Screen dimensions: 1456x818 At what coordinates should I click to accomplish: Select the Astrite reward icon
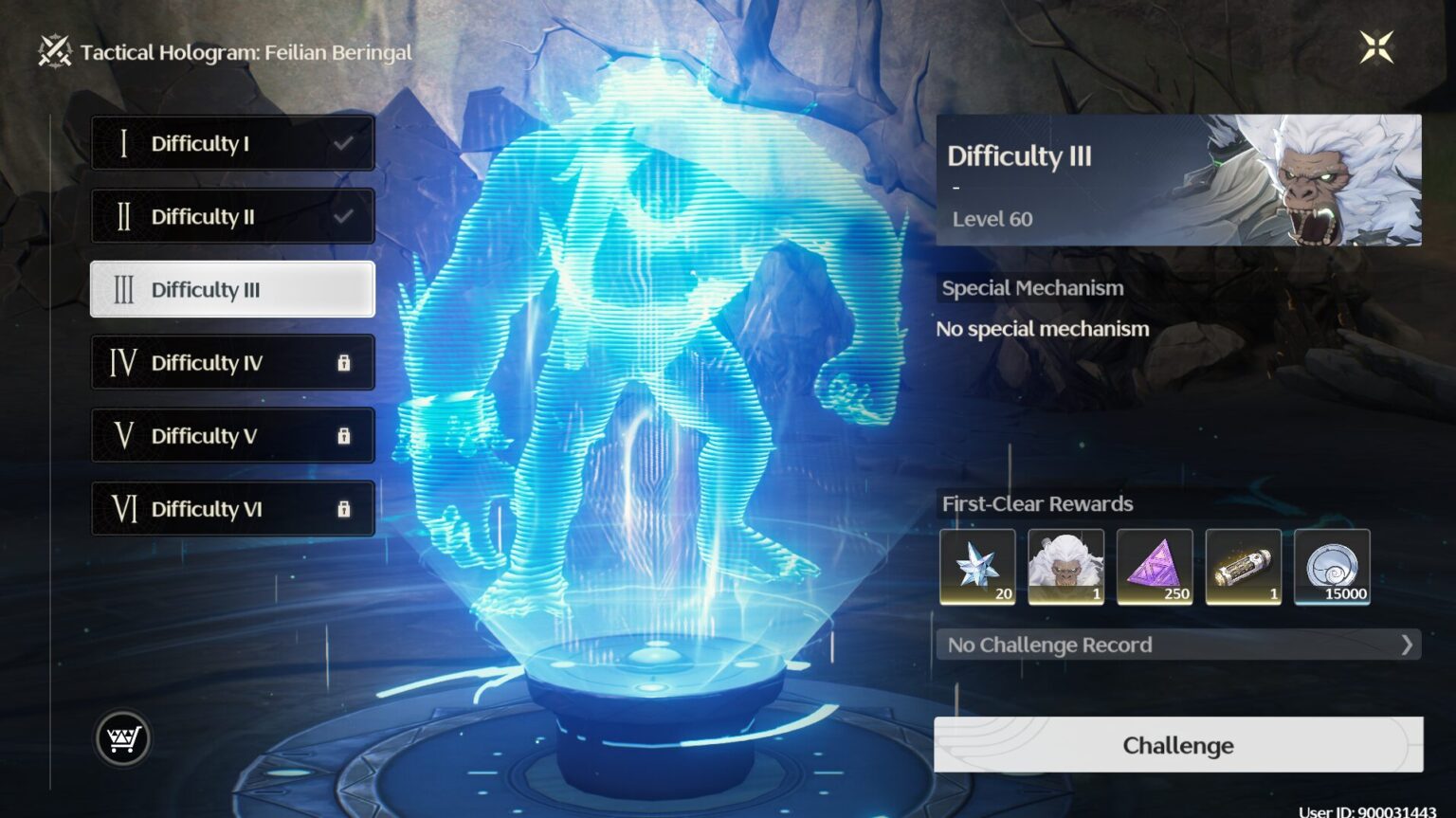pyautogui.click(x=977, y=566)
